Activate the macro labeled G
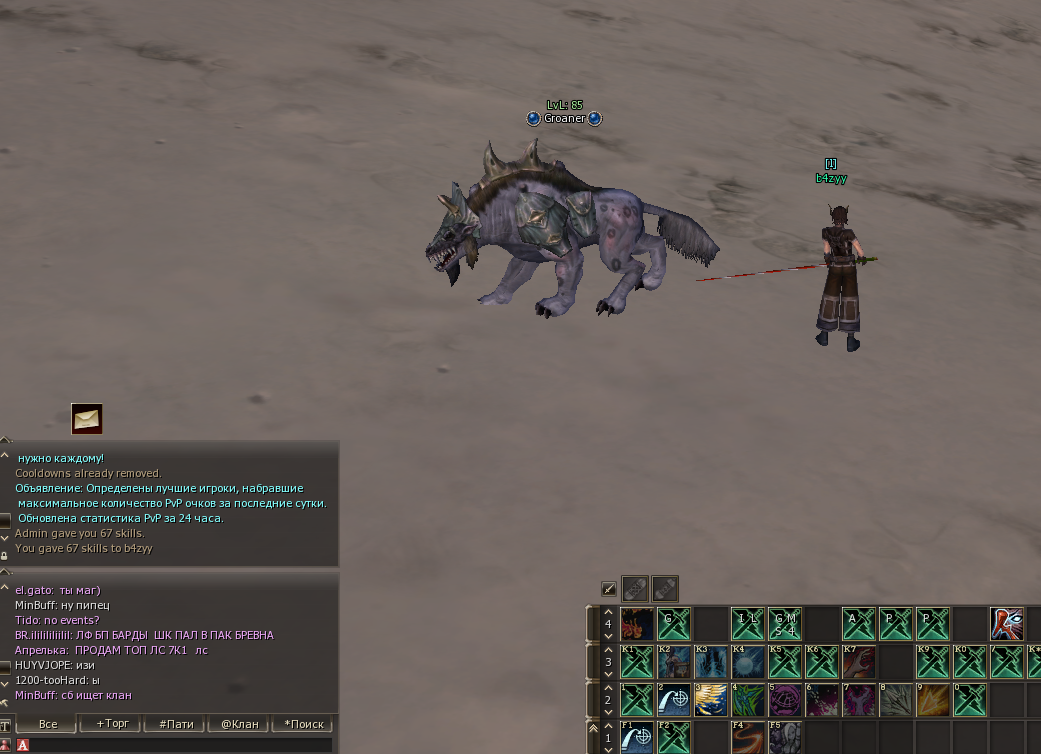Screen dimensions: 1041x754 pyautogui.click(x=674, y=624)
